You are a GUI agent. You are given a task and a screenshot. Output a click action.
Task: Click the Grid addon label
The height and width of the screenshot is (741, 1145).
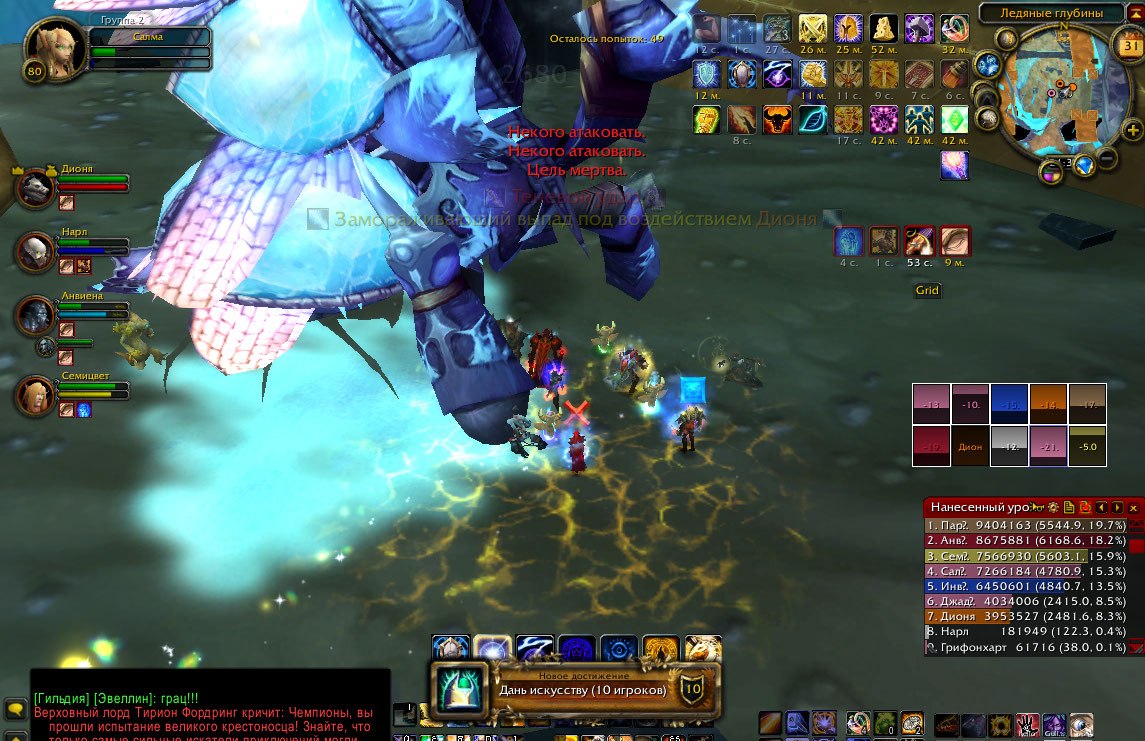tap(927, 291)
